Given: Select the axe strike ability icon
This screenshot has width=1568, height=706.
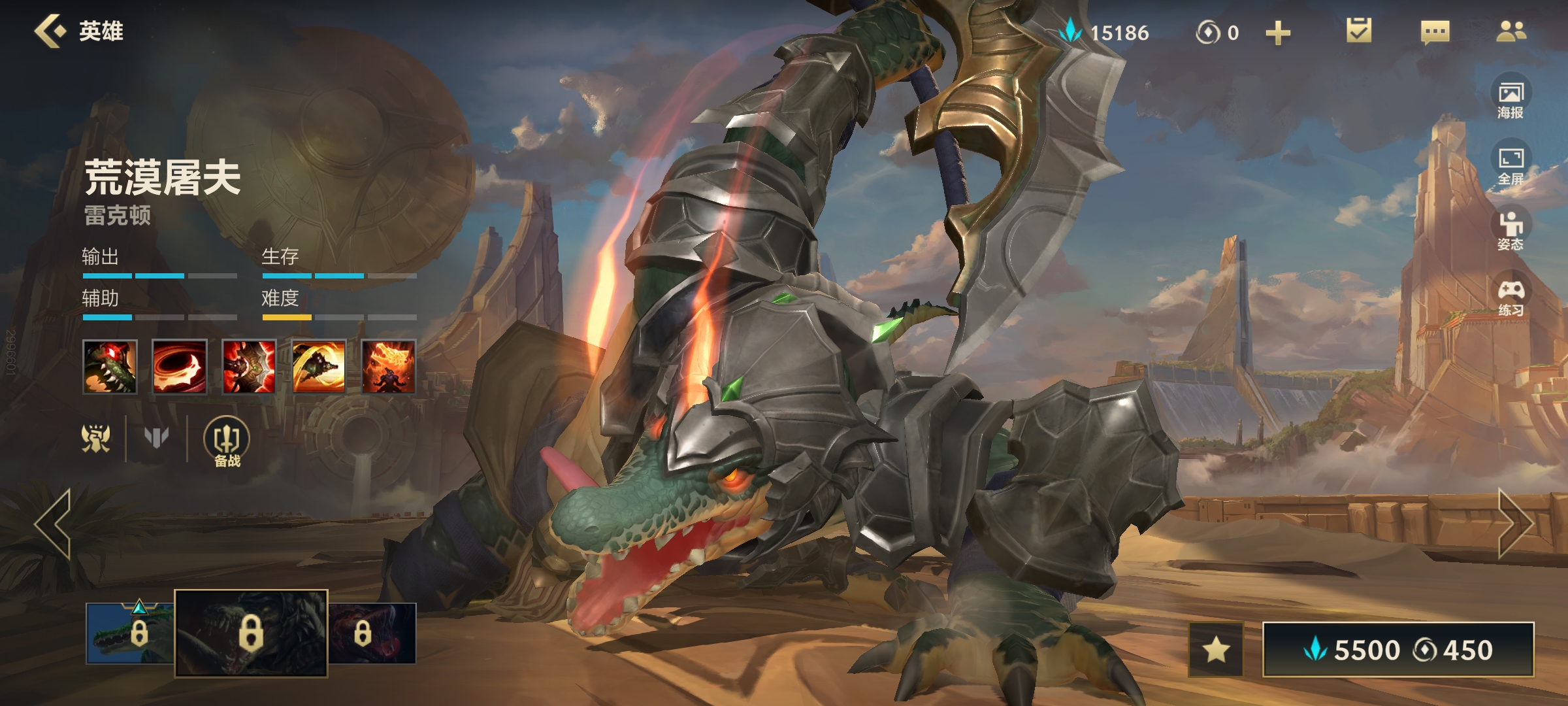Looking at the screenshot, I should [249, 367].
